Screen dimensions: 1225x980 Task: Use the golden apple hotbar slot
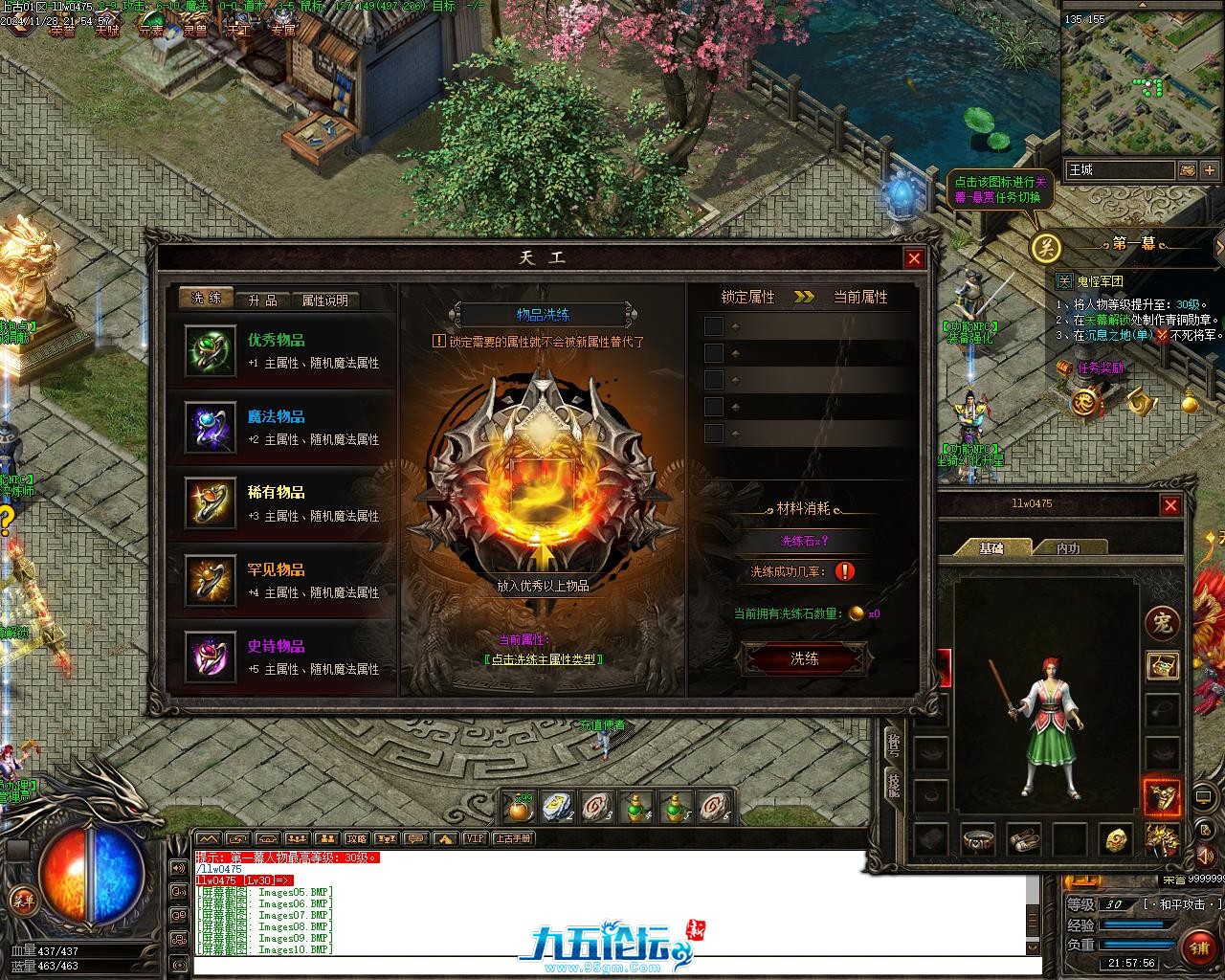520,810
